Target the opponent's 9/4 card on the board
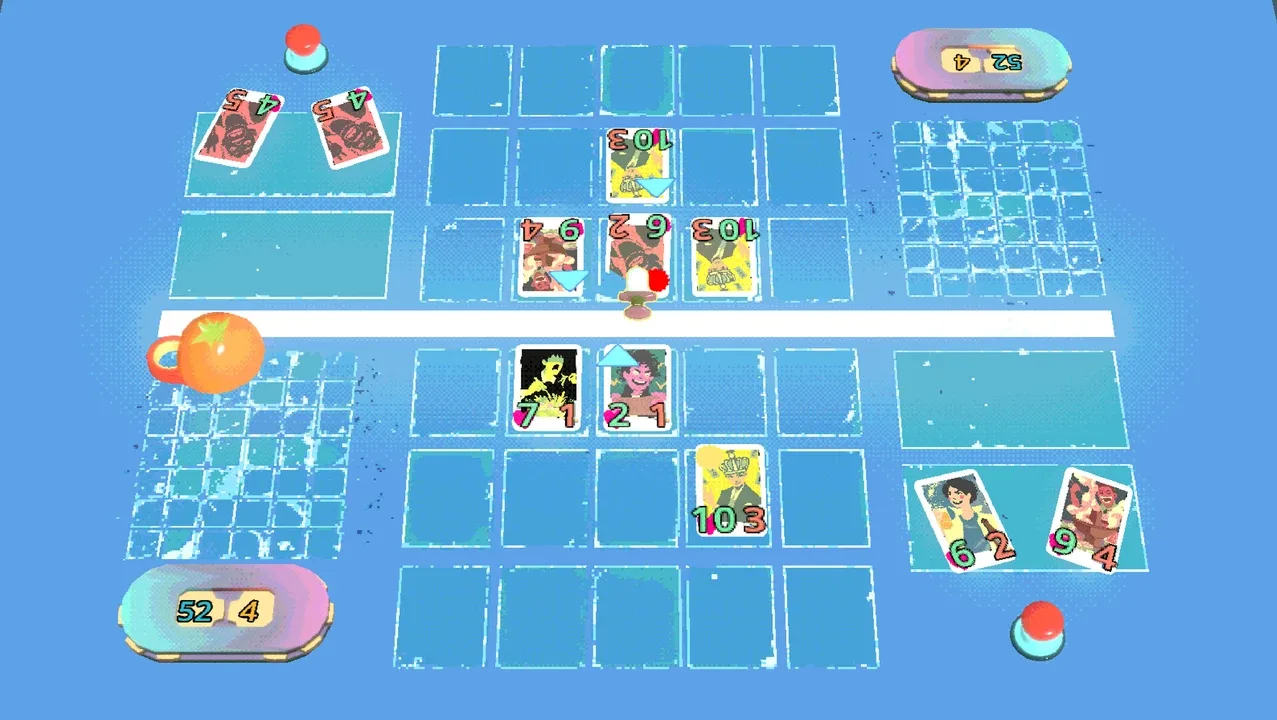Image resolution: width=1277 pixels, height=720 pixels. pyautogui.click(x=552, y=257)
